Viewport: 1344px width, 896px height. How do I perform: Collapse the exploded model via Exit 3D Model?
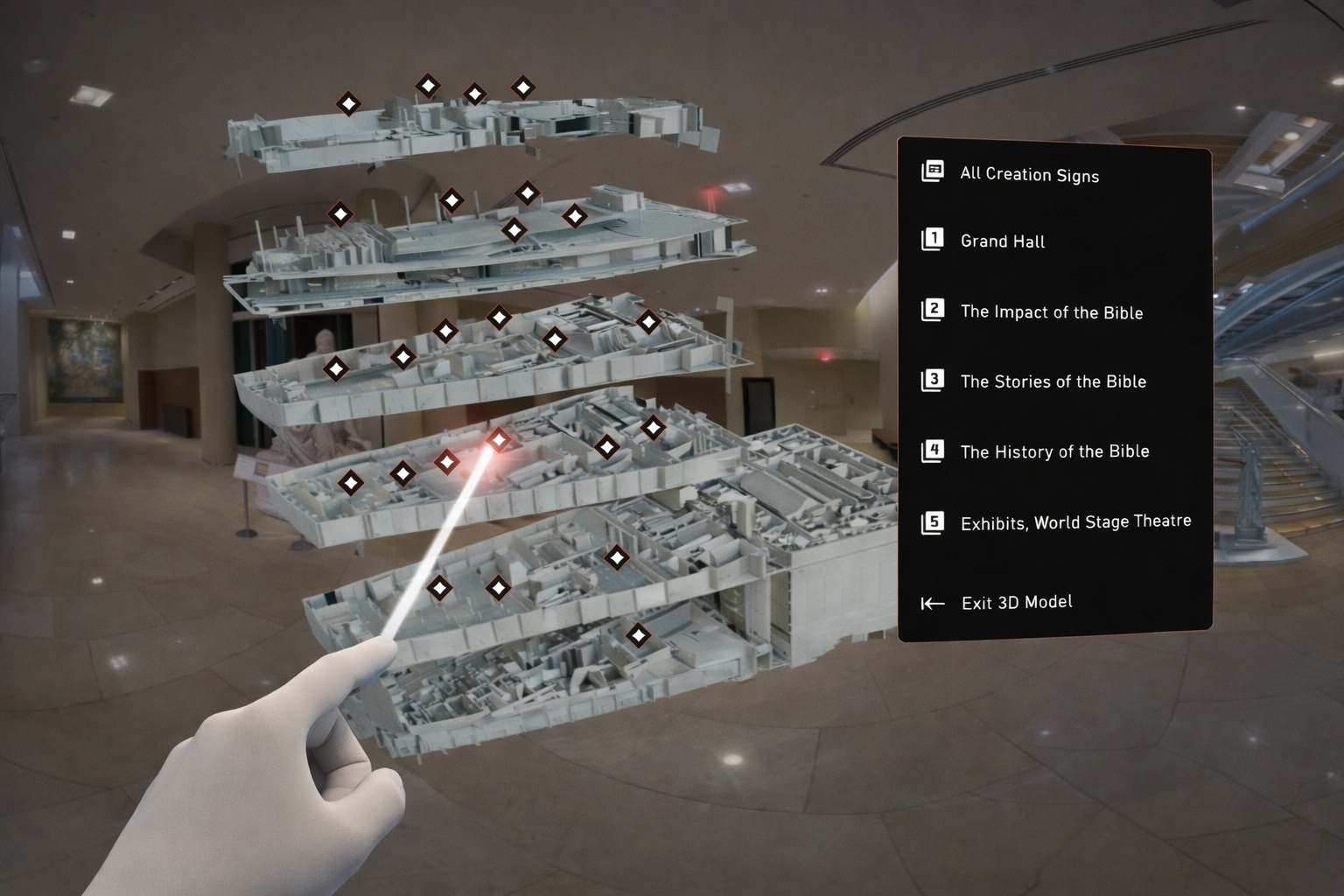coord(1016,602)
